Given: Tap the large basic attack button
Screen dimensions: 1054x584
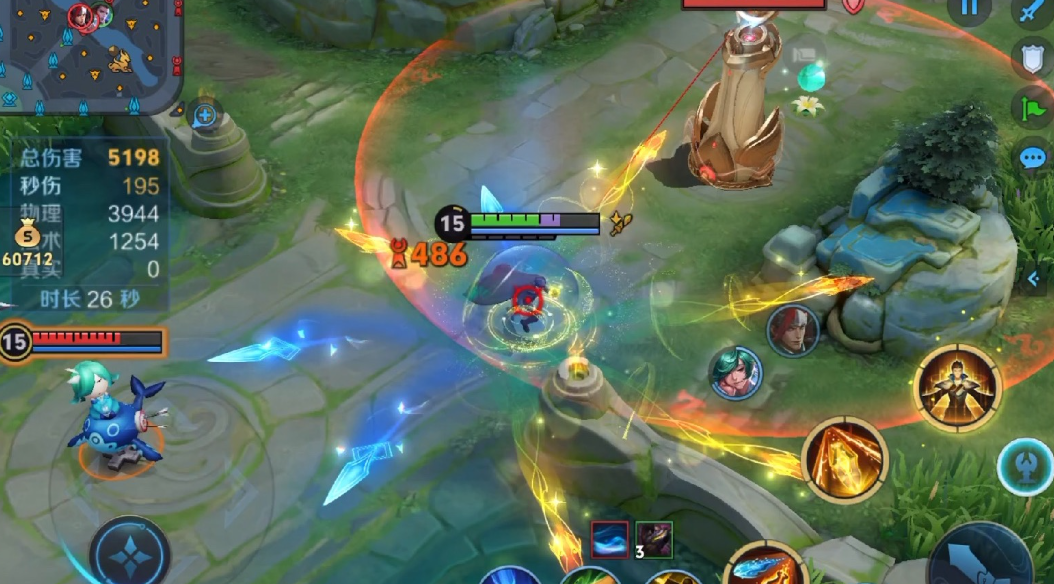Looking at the screenshot, I should point(985,560).
